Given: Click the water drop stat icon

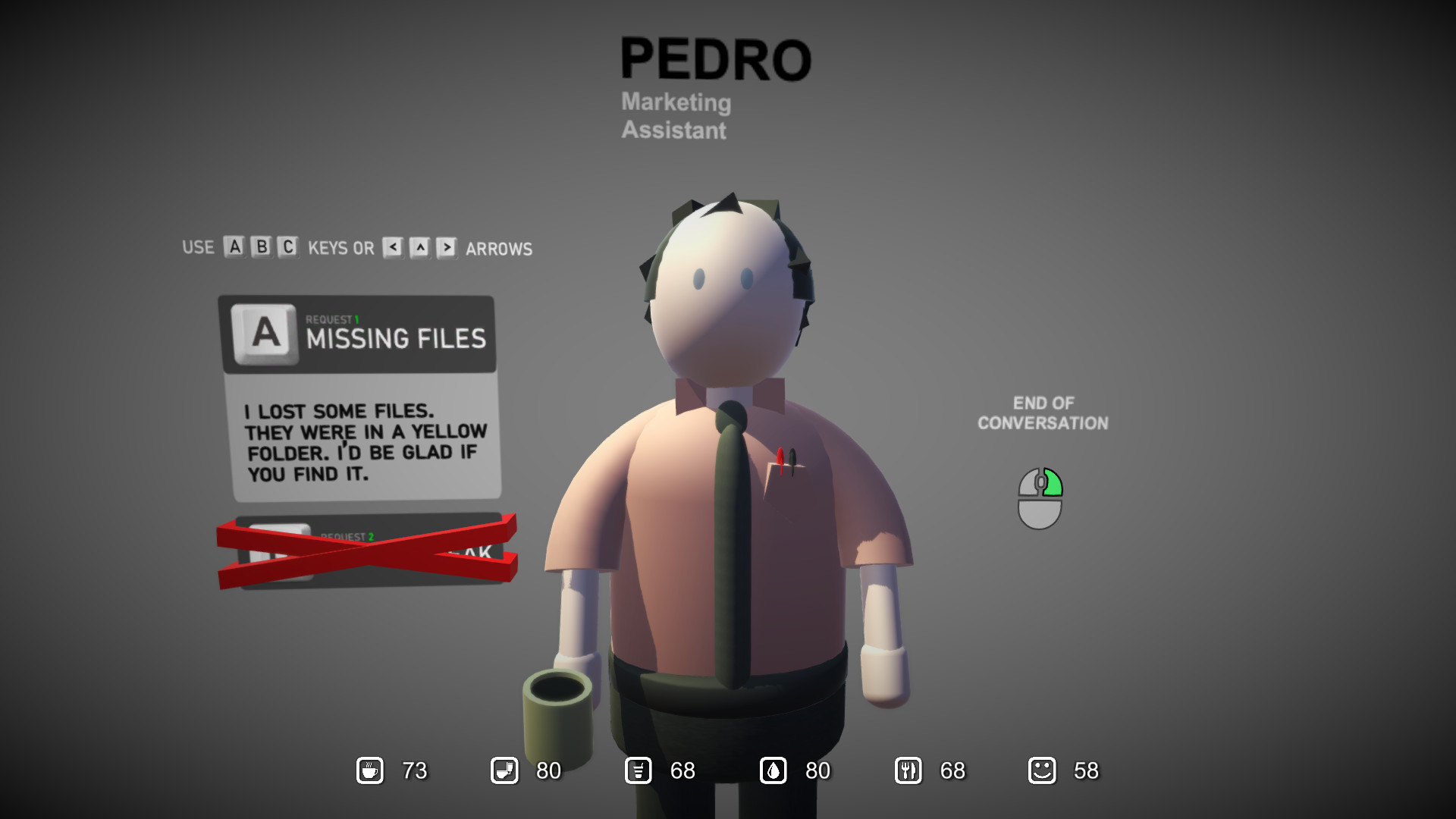Looking at the screenshot, I should (773, 771).
